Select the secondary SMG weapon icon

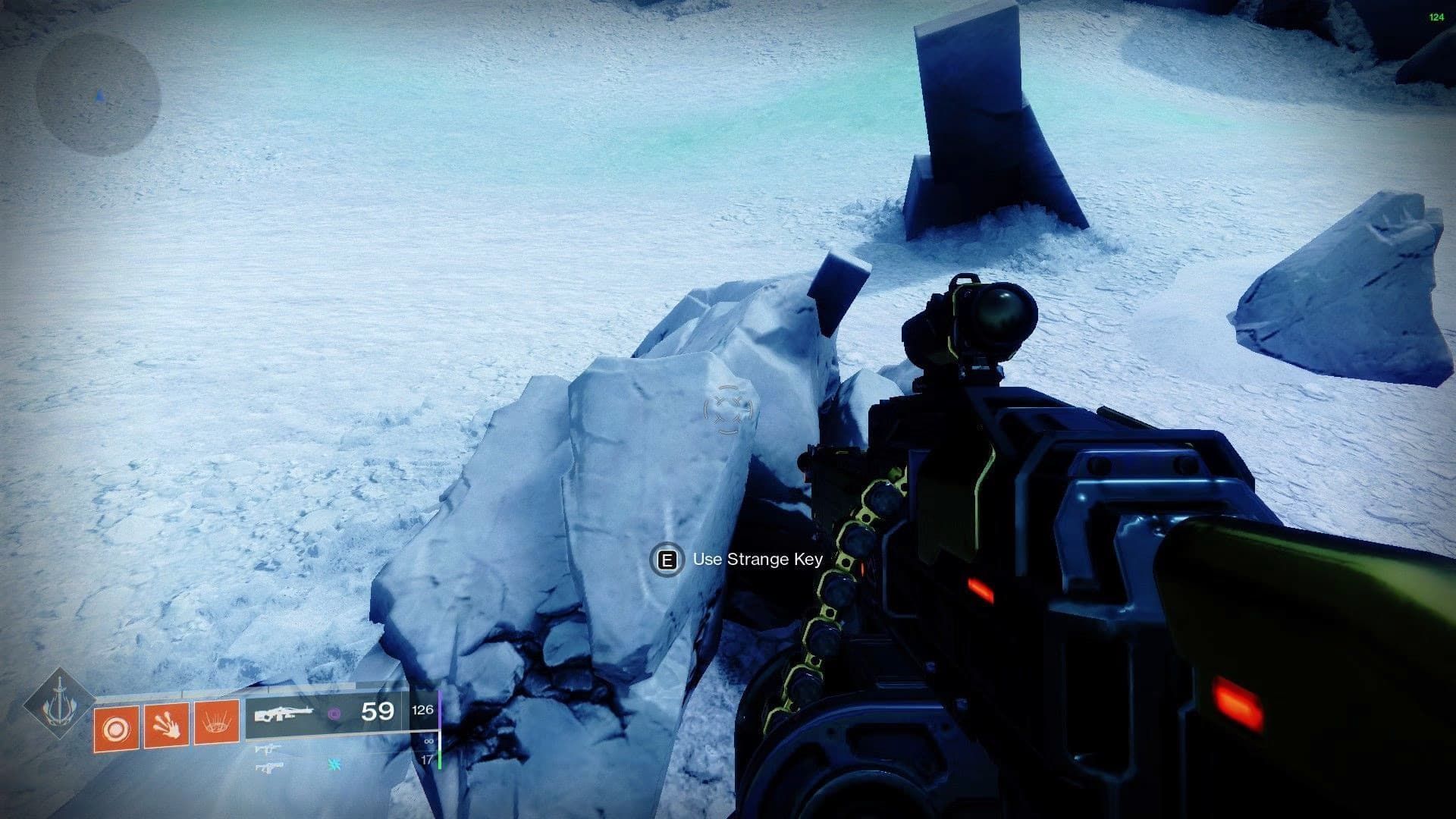[x=268, y=749]
